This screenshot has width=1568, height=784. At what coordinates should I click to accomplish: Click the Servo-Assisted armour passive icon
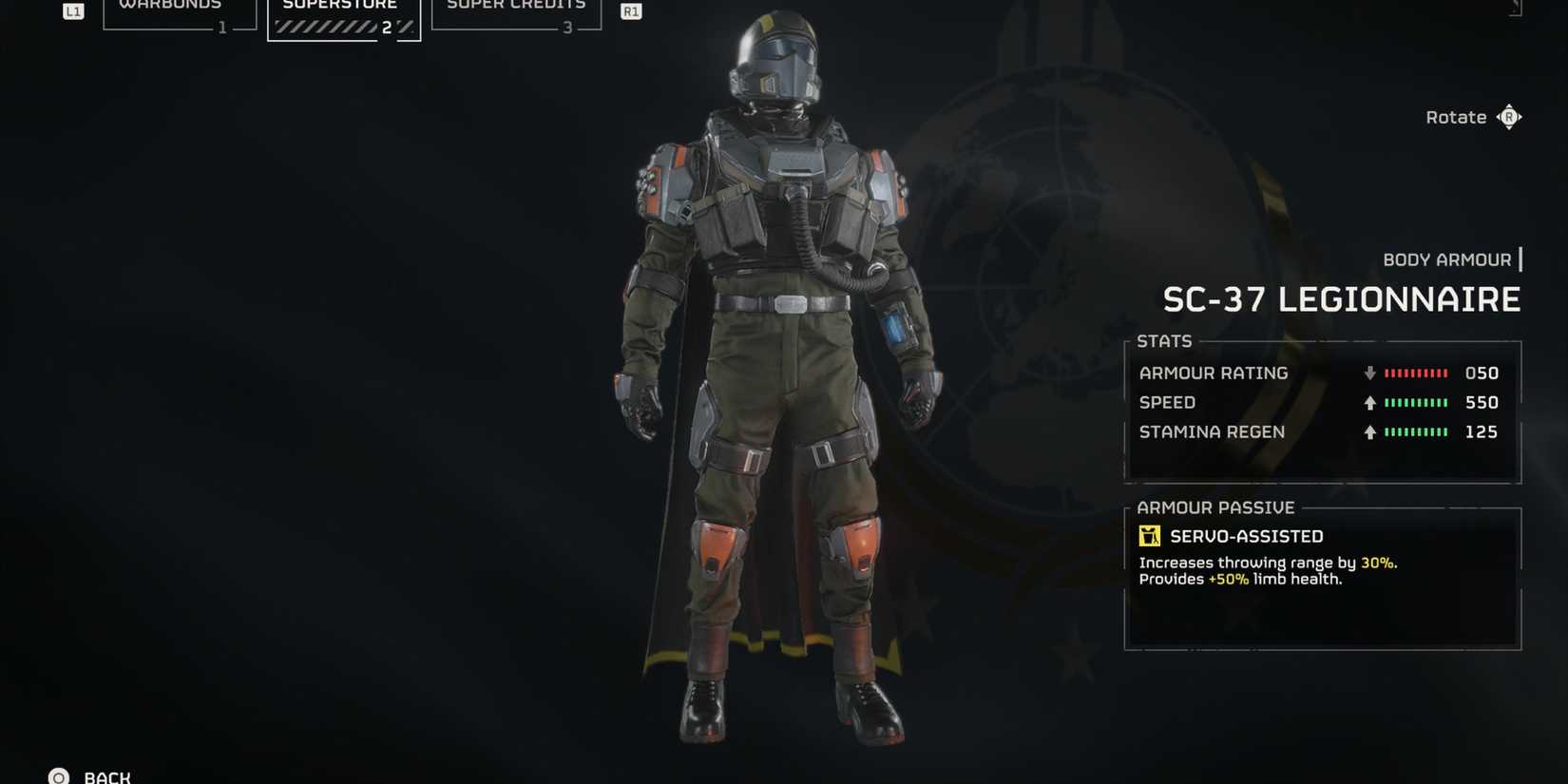(x=1150, y=535)
